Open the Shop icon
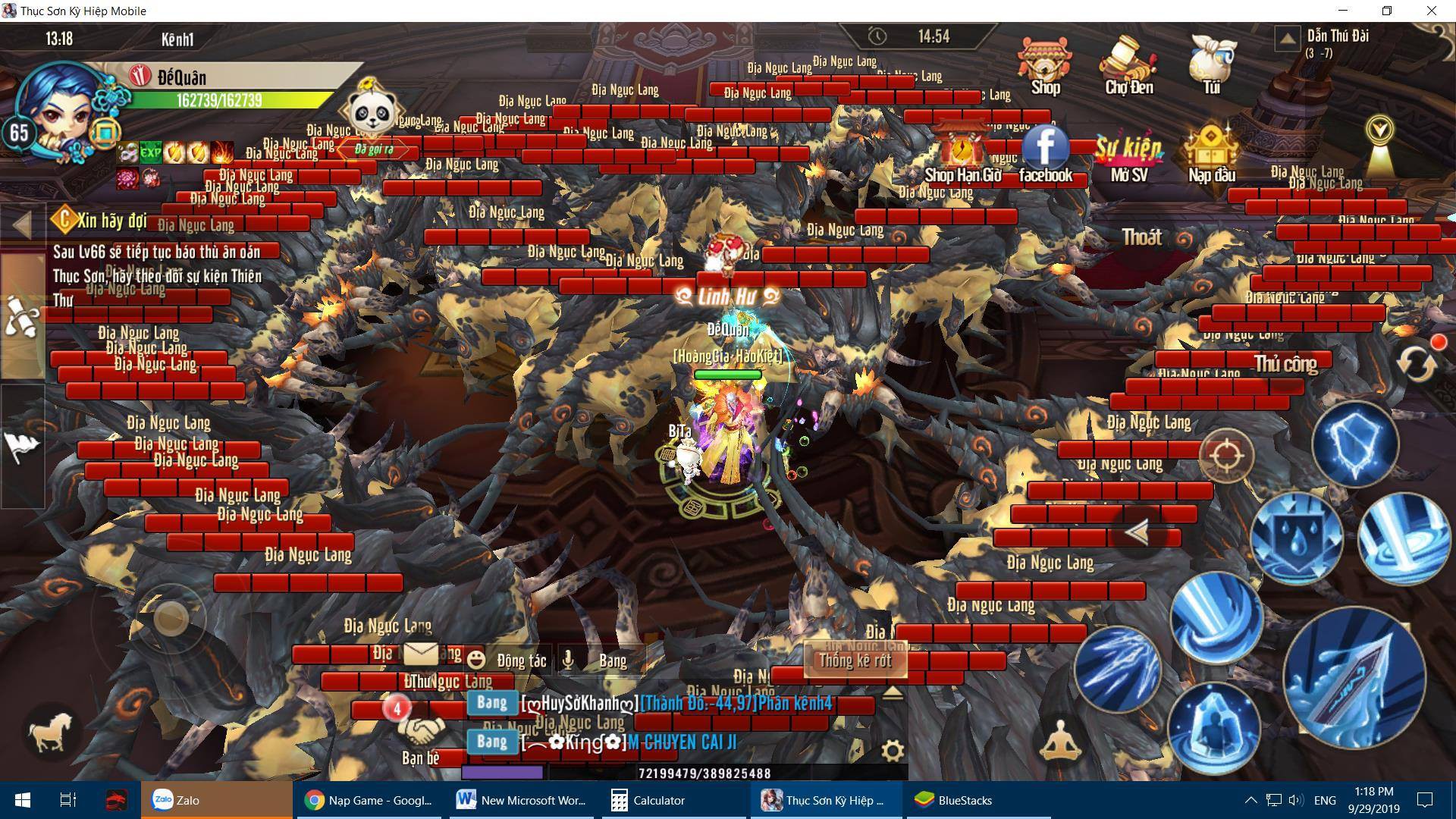This screenshot has width=1456, height=819. click(x=1045, y=64)
